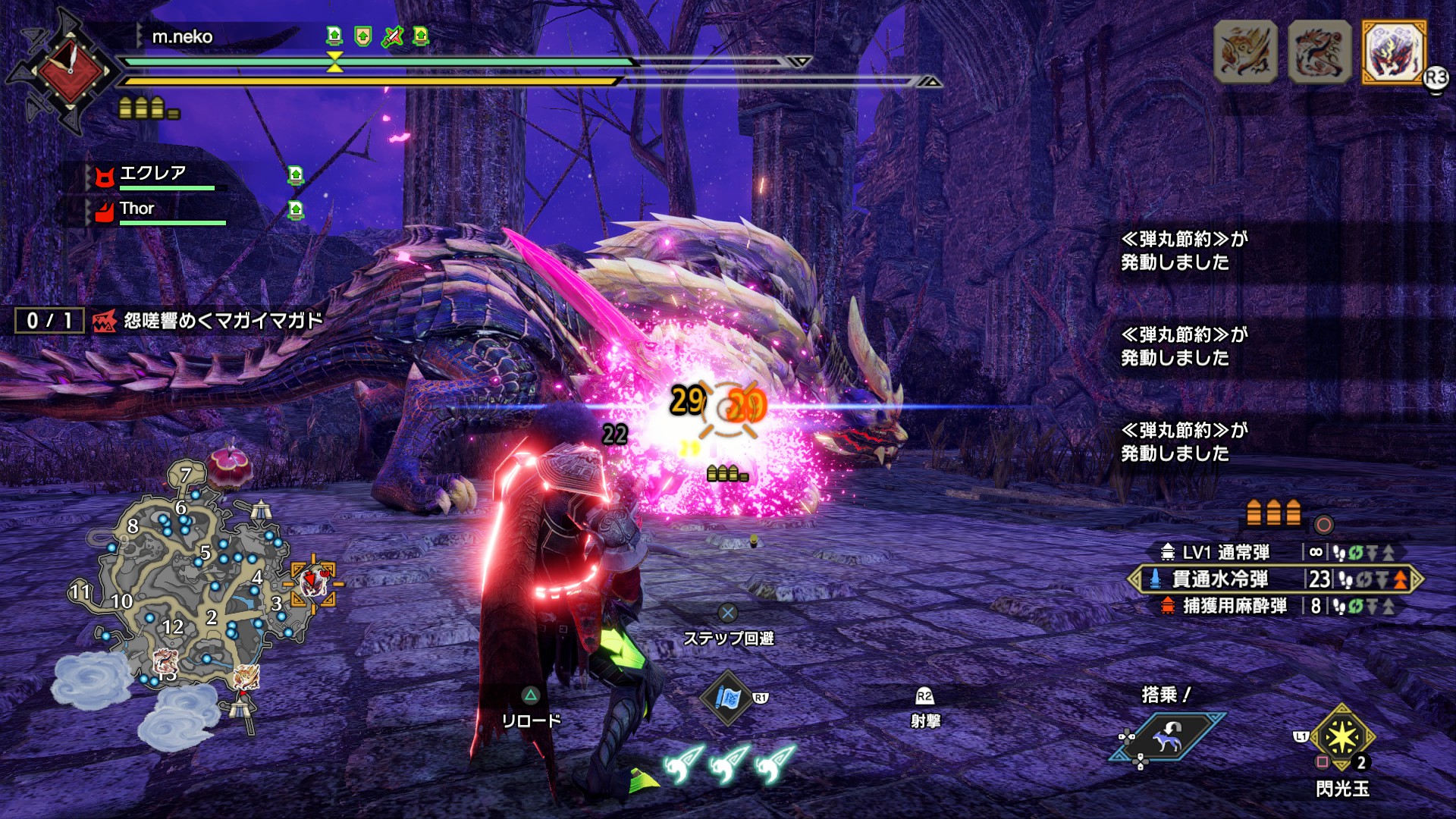Select the middle monster icon in the top-right

(x=1319, y=51)
